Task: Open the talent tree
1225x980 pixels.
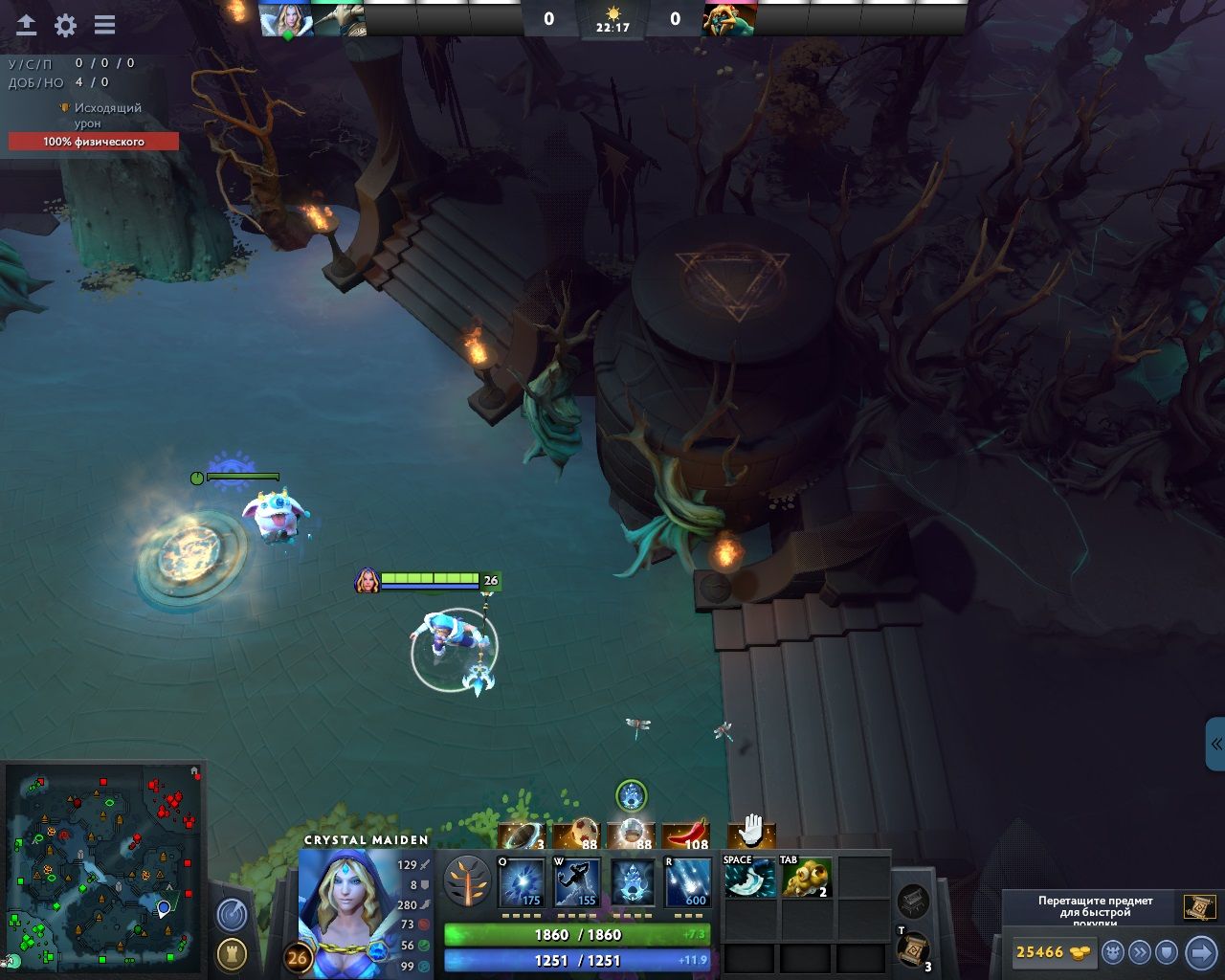Action: pyautogui.click(x=468, y=880)
